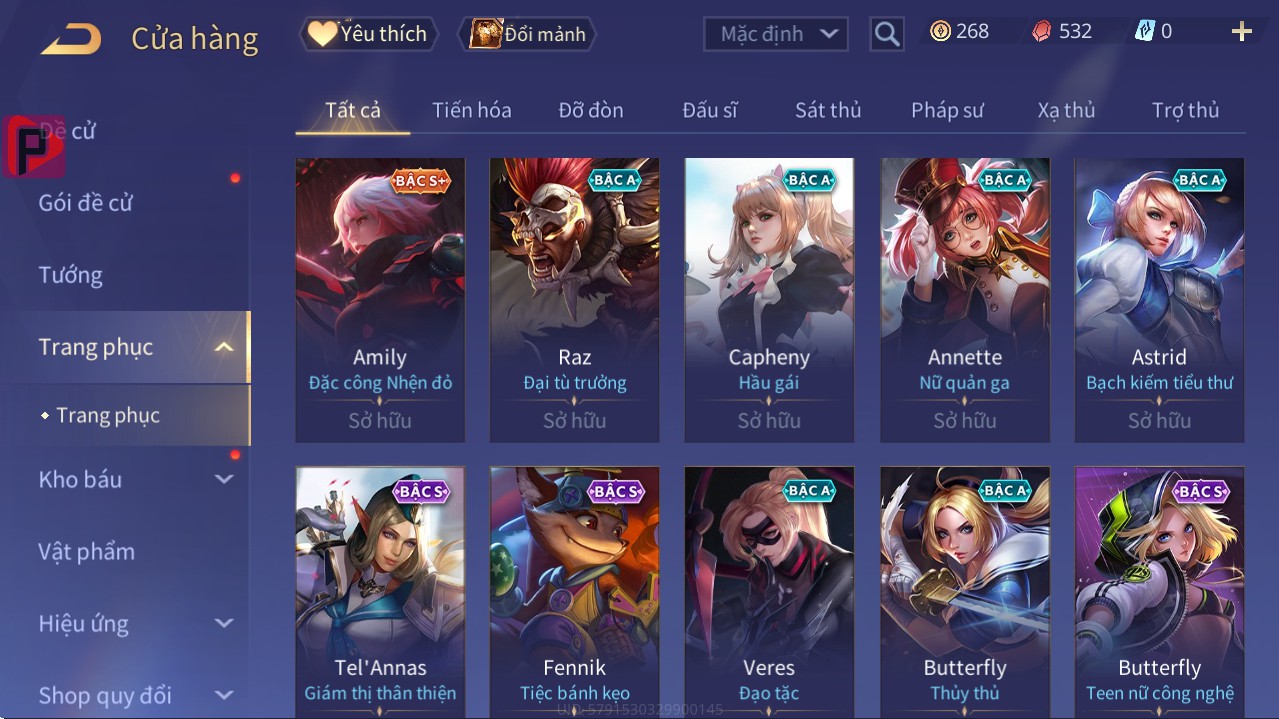Open the Đổi mảnh exchange
Viewport: 1279px width, 719px height.
tap(527, 34)
